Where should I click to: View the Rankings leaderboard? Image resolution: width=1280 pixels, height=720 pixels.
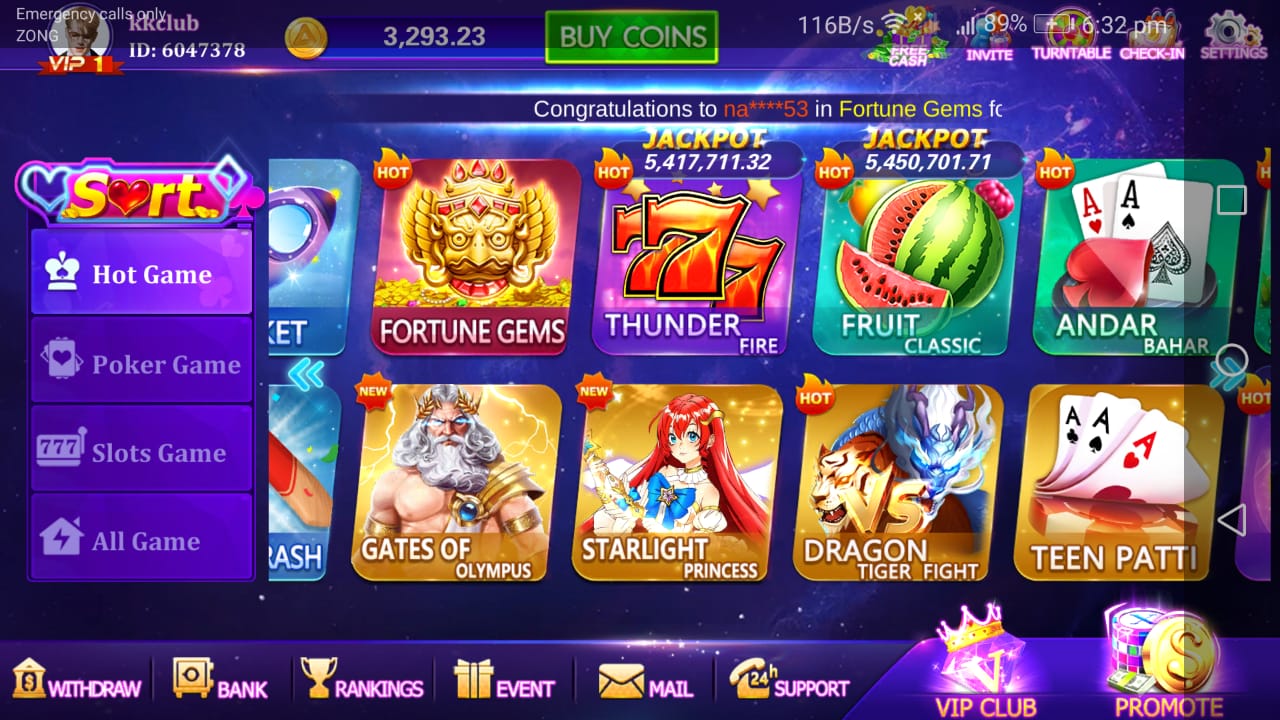tap(362, 680)
